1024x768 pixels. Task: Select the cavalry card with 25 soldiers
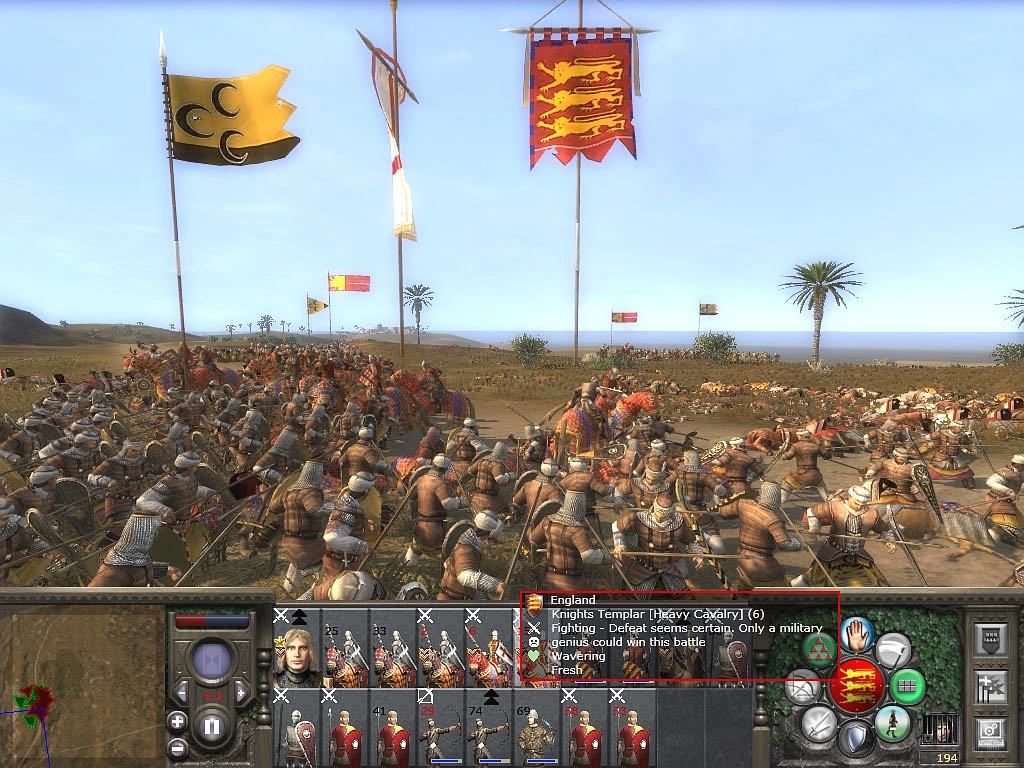(344, 655)
